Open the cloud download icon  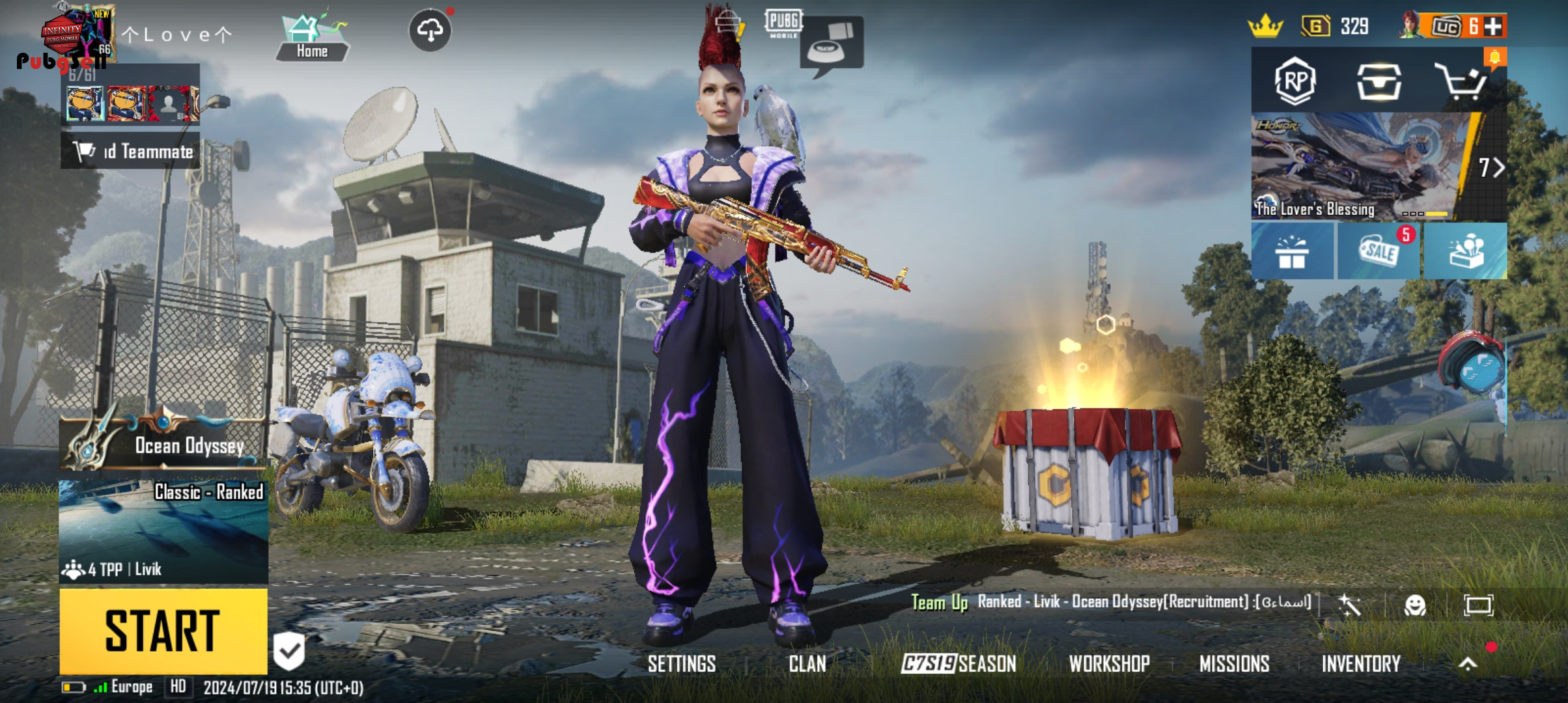(x=430, y=30)
